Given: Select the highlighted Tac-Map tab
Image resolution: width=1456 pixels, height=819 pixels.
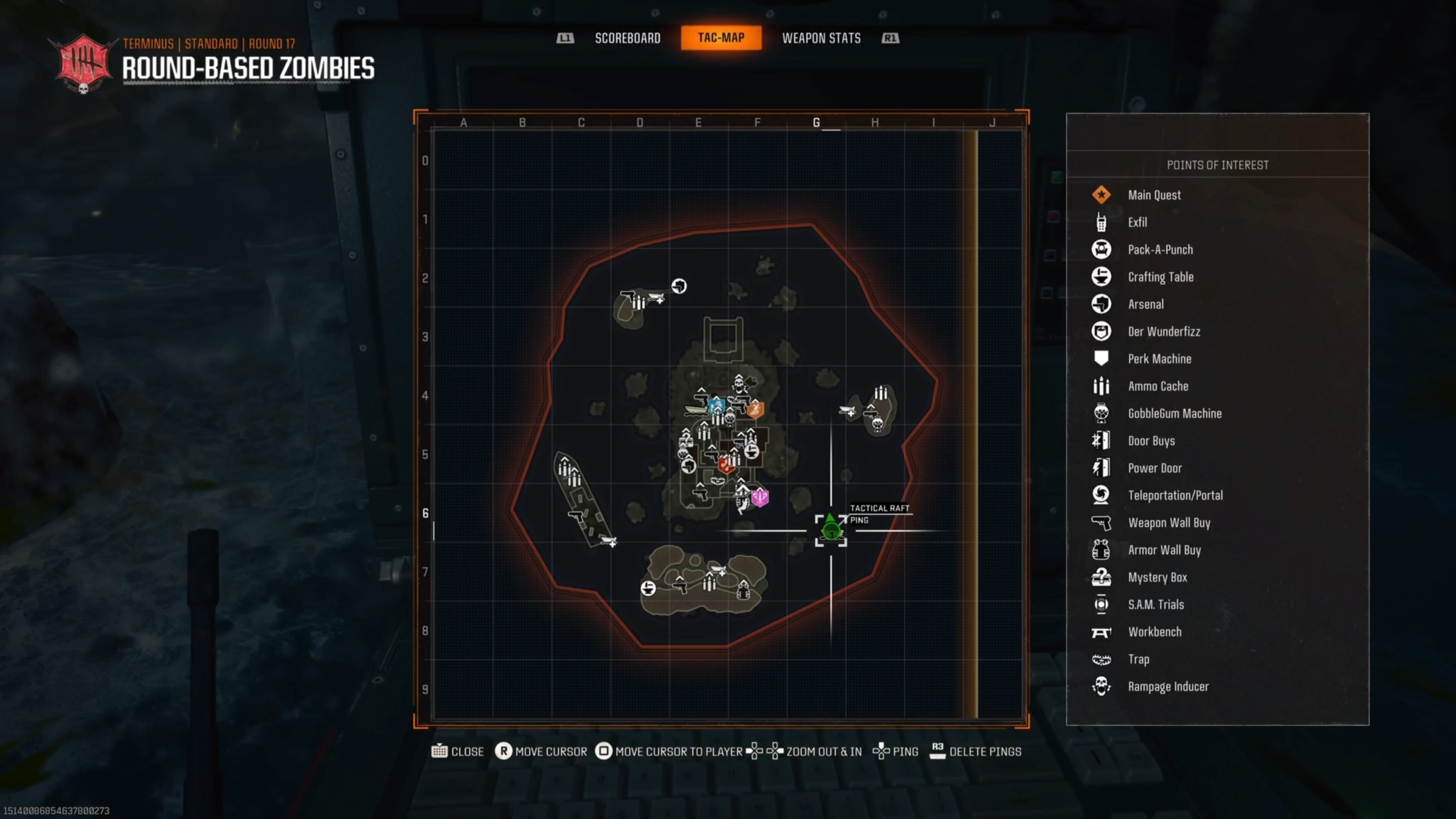Looking at the screenshot, I should (x=721, y=38).
